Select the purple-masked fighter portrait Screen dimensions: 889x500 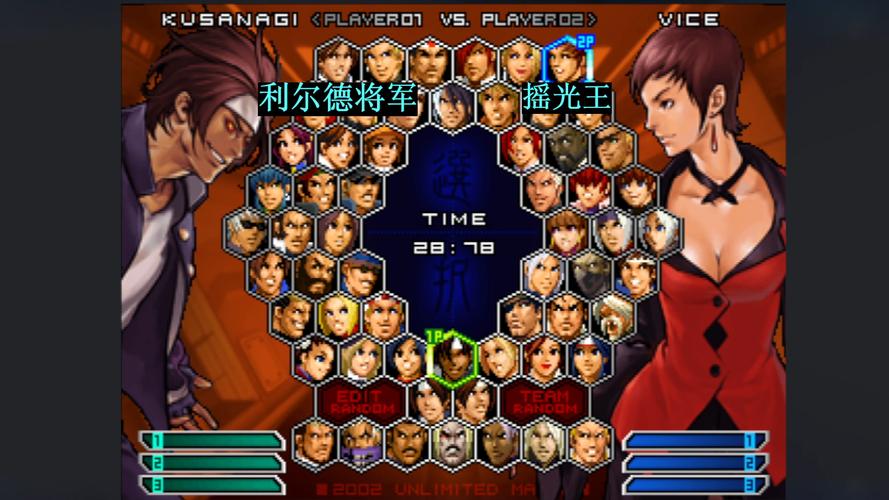(x=361, y=443)
